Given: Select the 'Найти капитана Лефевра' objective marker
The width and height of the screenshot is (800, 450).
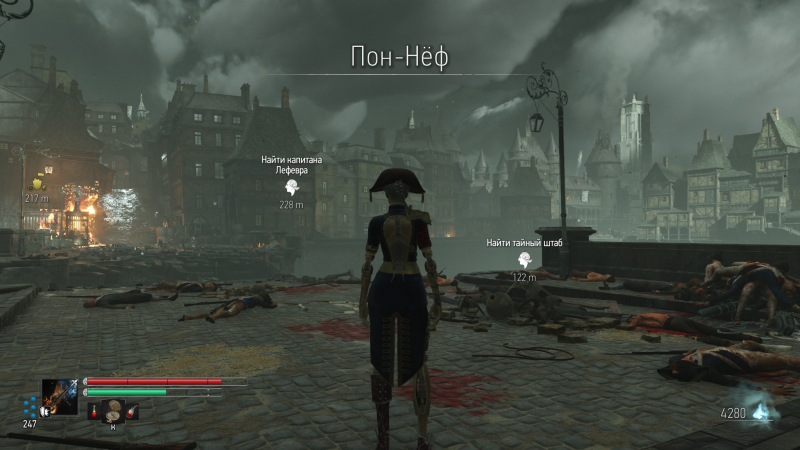Looking at the screenshot, I should (x=291, y=187).
